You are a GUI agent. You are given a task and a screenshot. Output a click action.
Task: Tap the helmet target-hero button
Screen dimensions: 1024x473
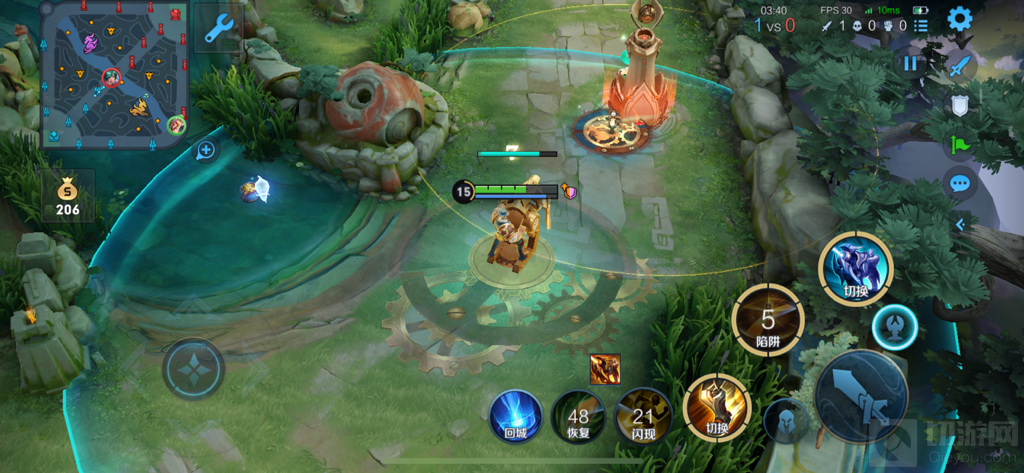786,421
